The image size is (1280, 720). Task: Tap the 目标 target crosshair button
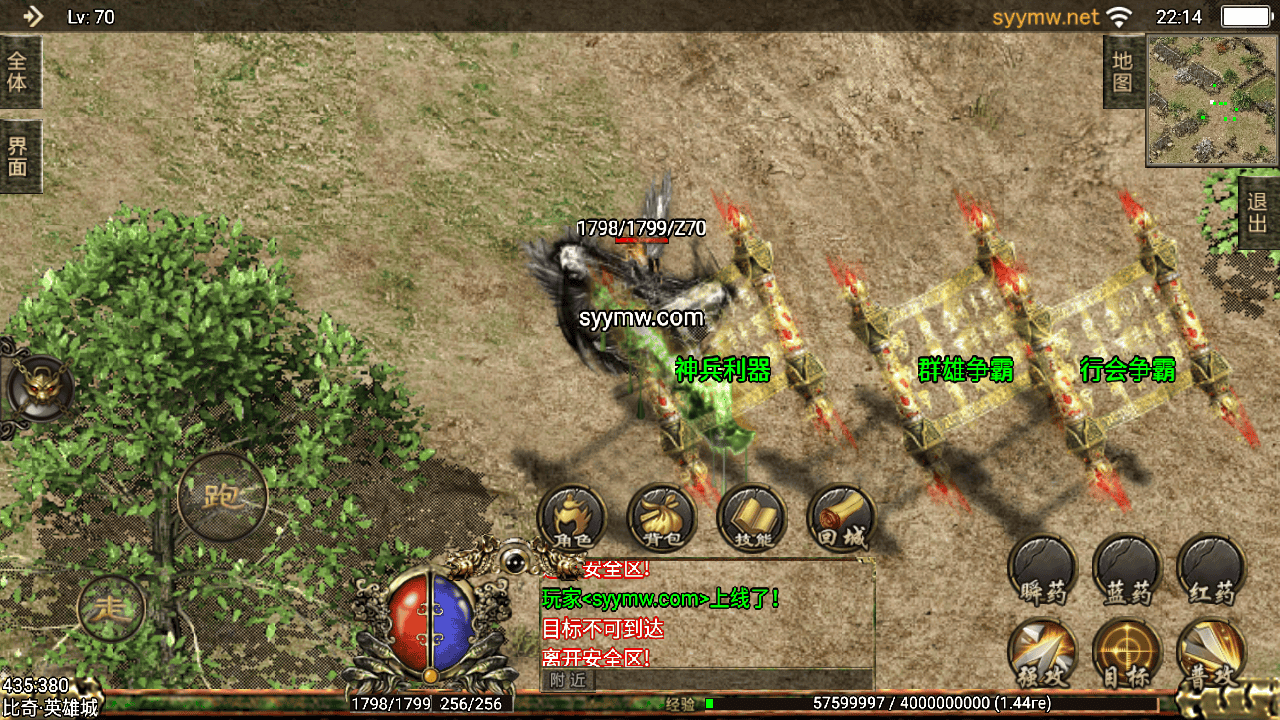(x=1127, y=655)
